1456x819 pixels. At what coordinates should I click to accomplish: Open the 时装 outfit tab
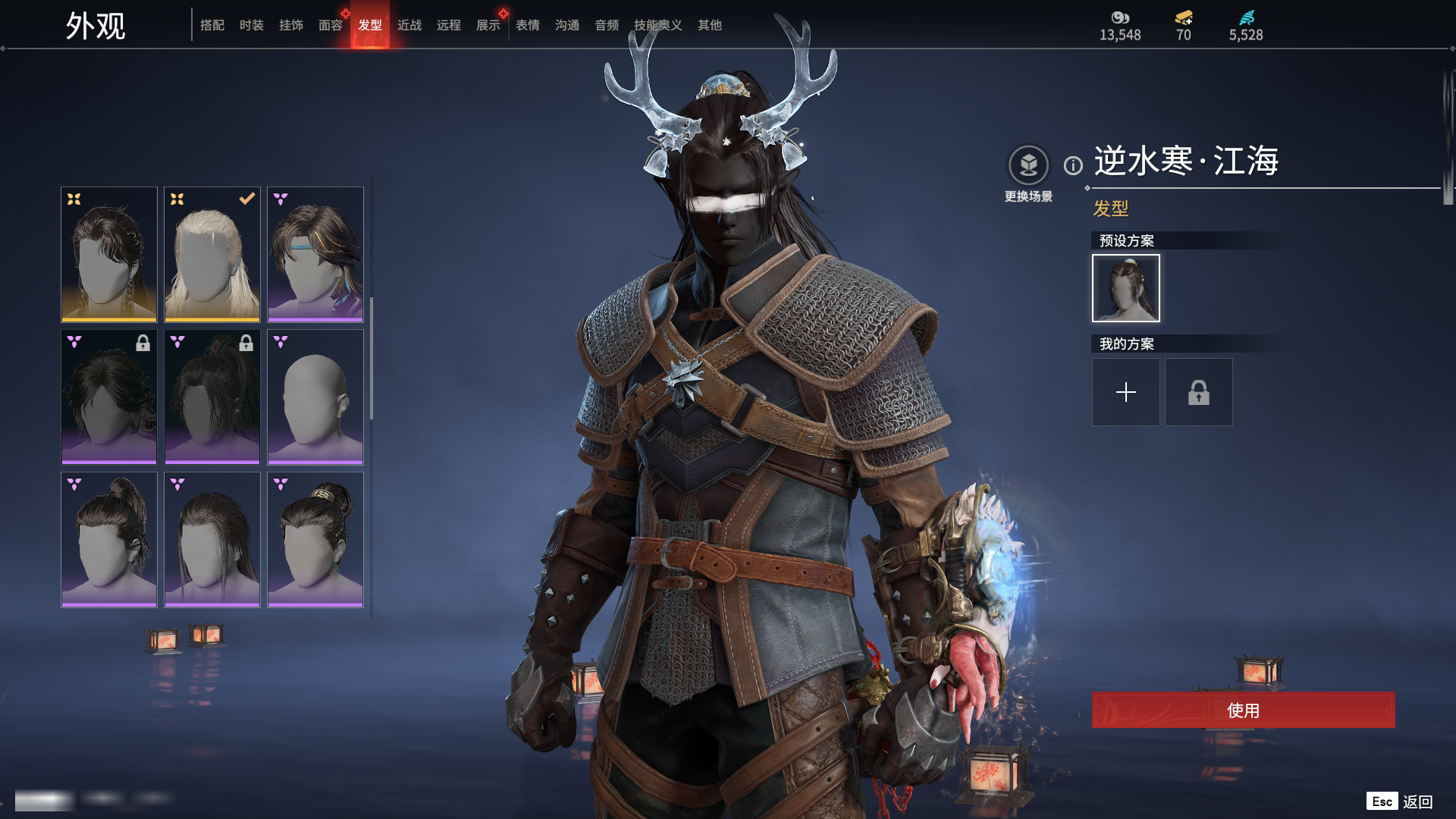coord(251,25)
